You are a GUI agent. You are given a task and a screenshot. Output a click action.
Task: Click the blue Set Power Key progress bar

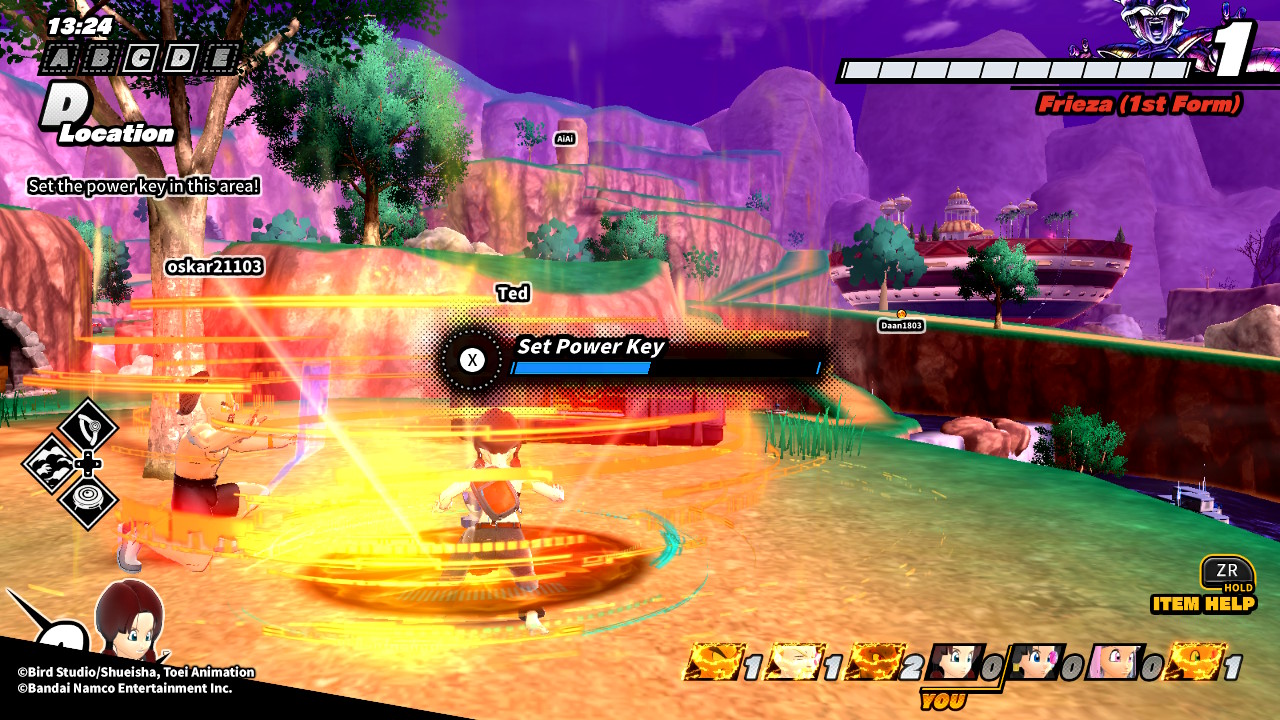(x=665, y=368)
